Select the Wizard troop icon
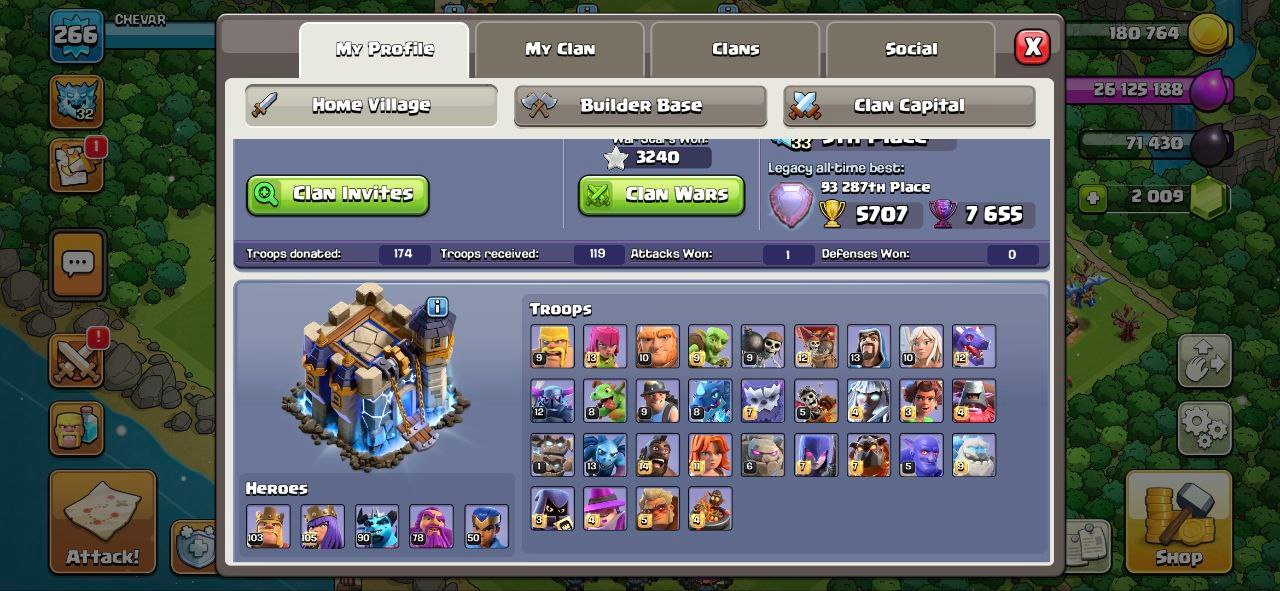This screenshot has height=591, width=1280. pyautogui.click(x=868, y=346)
